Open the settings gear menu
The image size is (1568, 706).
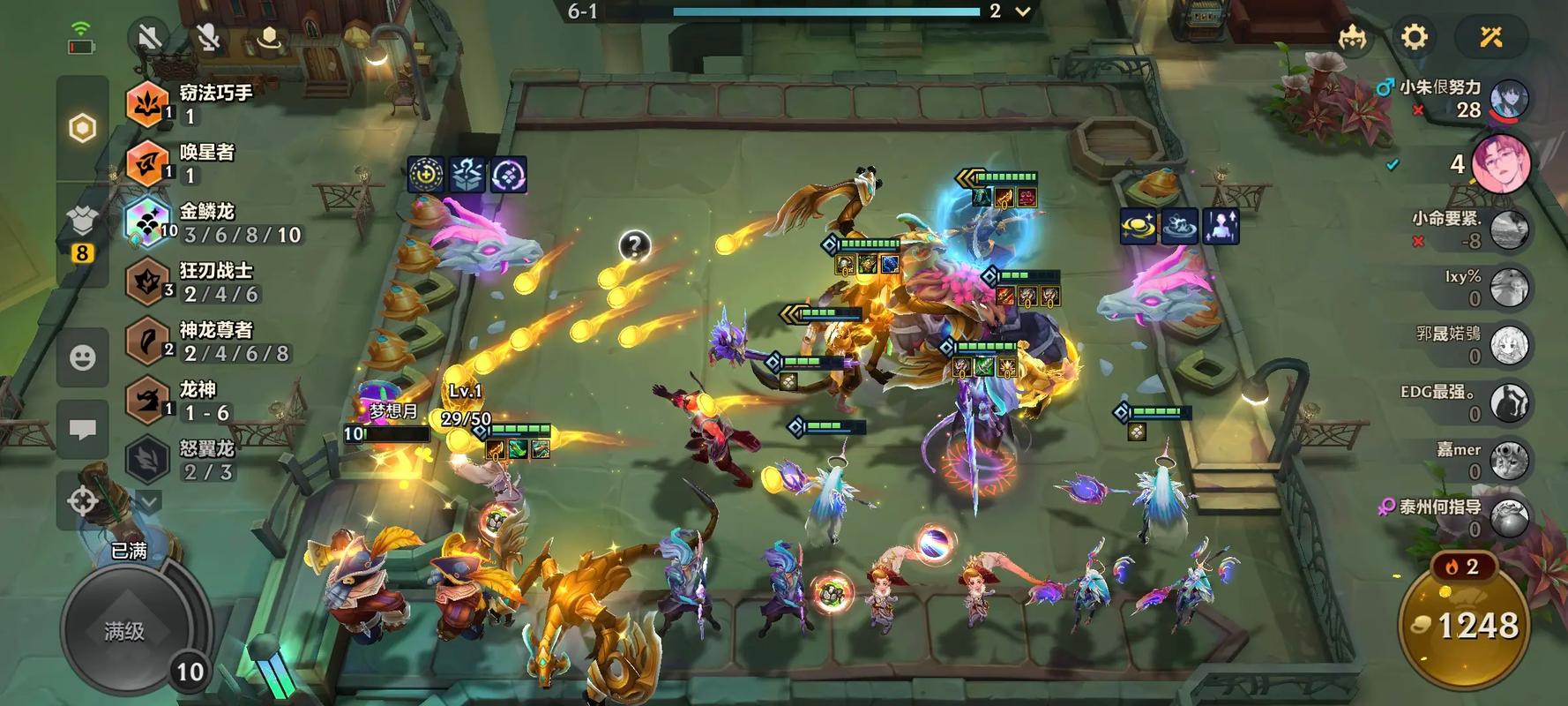(1414, 37)
